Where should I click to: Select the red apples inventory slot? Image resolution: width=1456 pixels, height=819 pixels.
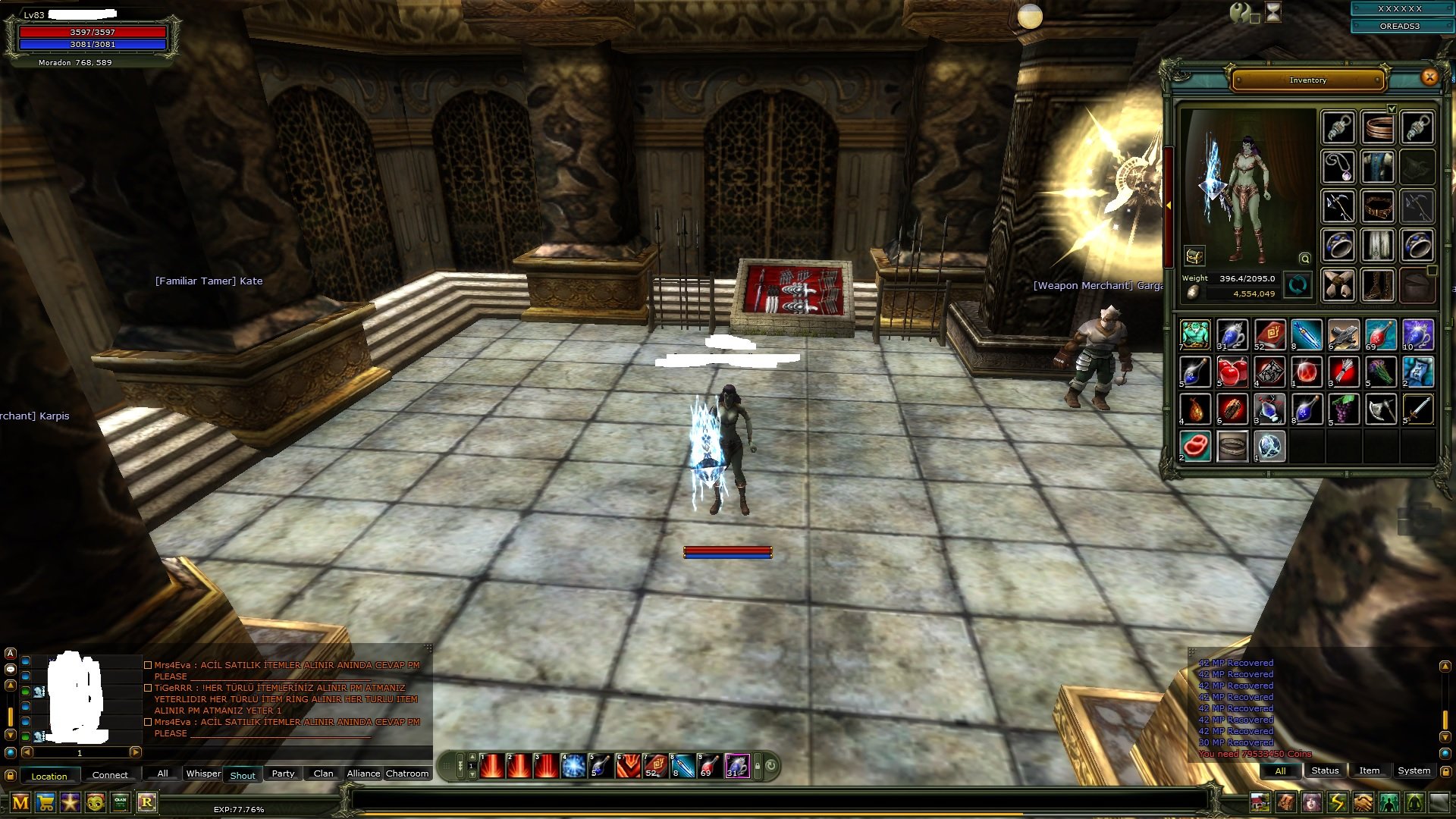tap(1232, 372)
